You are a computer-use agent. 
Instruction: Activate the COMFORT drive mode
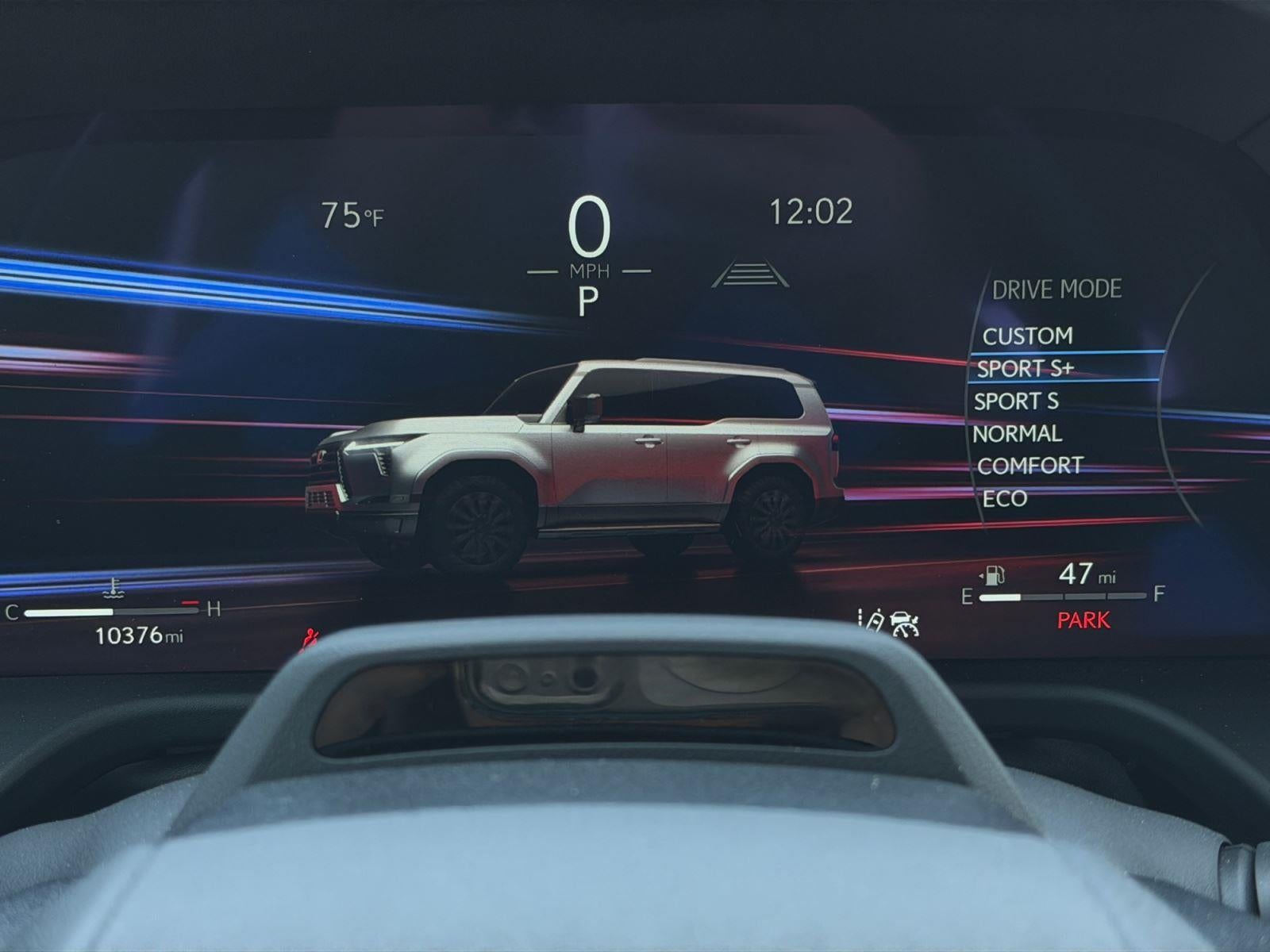(x=1029, y=466)
